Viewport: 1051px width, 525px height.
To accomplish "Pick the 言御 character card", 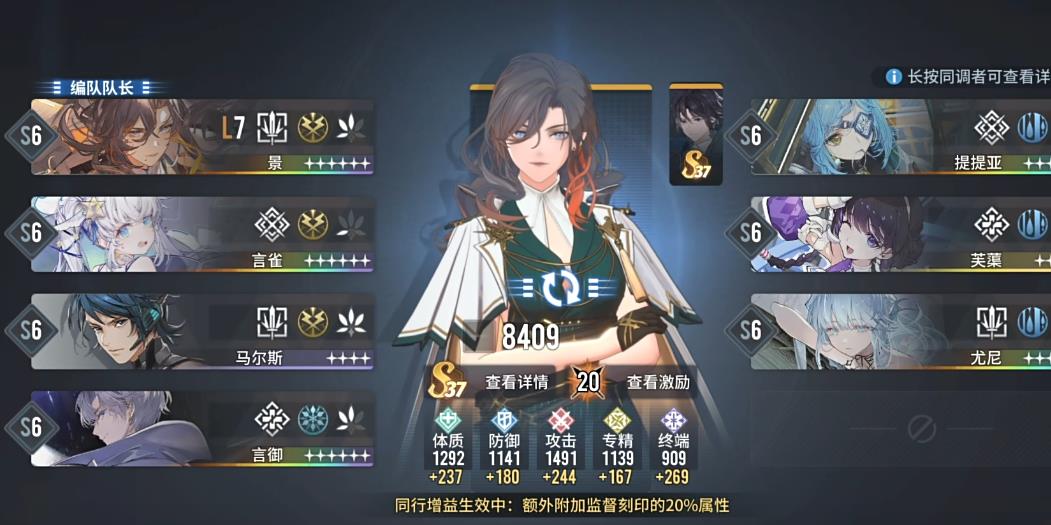I will pos(200,428).
